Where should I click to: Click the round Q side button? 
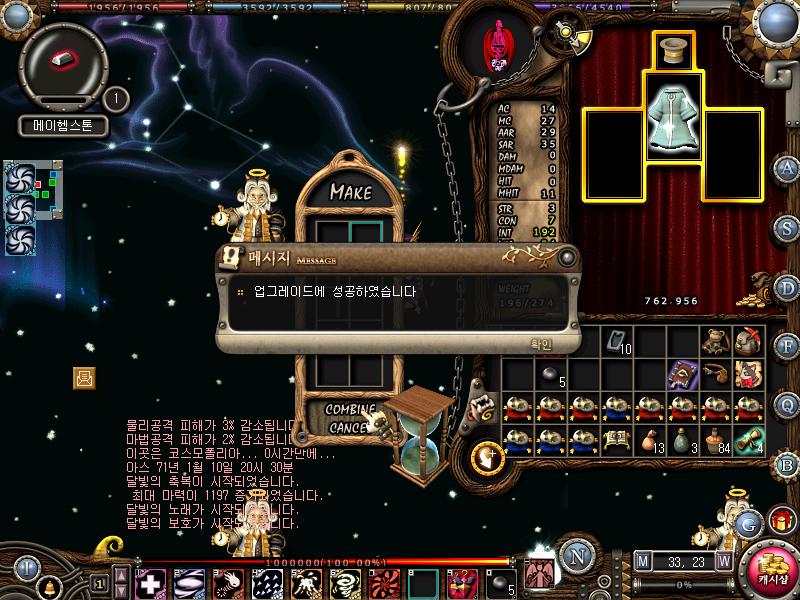click(x=787, y=404)
